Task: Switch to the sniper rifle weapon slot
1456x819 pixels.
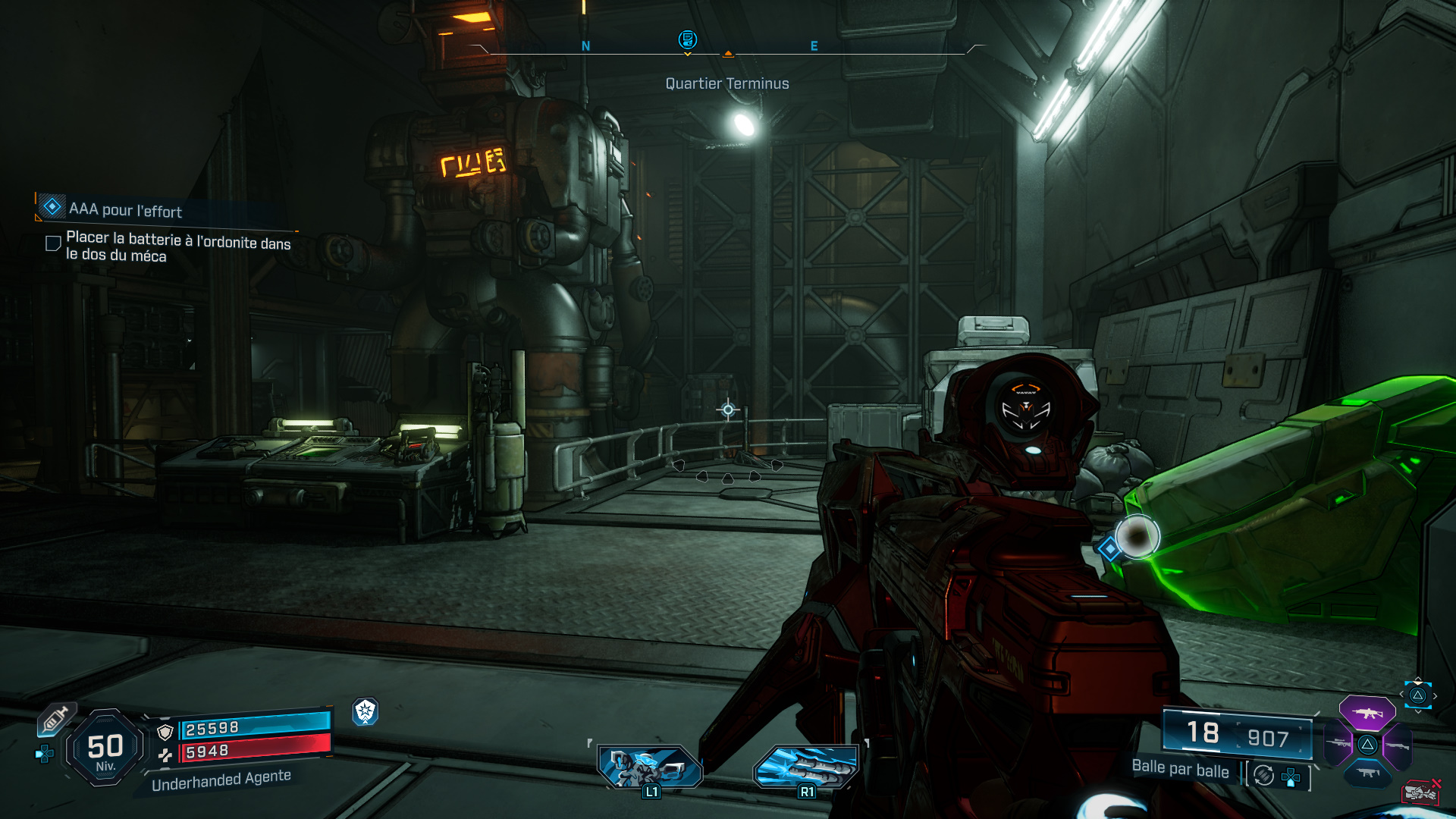Action: [1338, 744]
